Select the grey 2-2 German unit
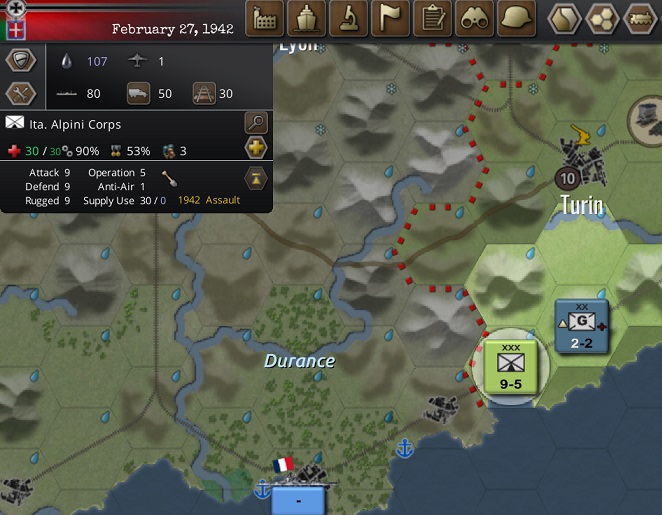 [581, 325]
